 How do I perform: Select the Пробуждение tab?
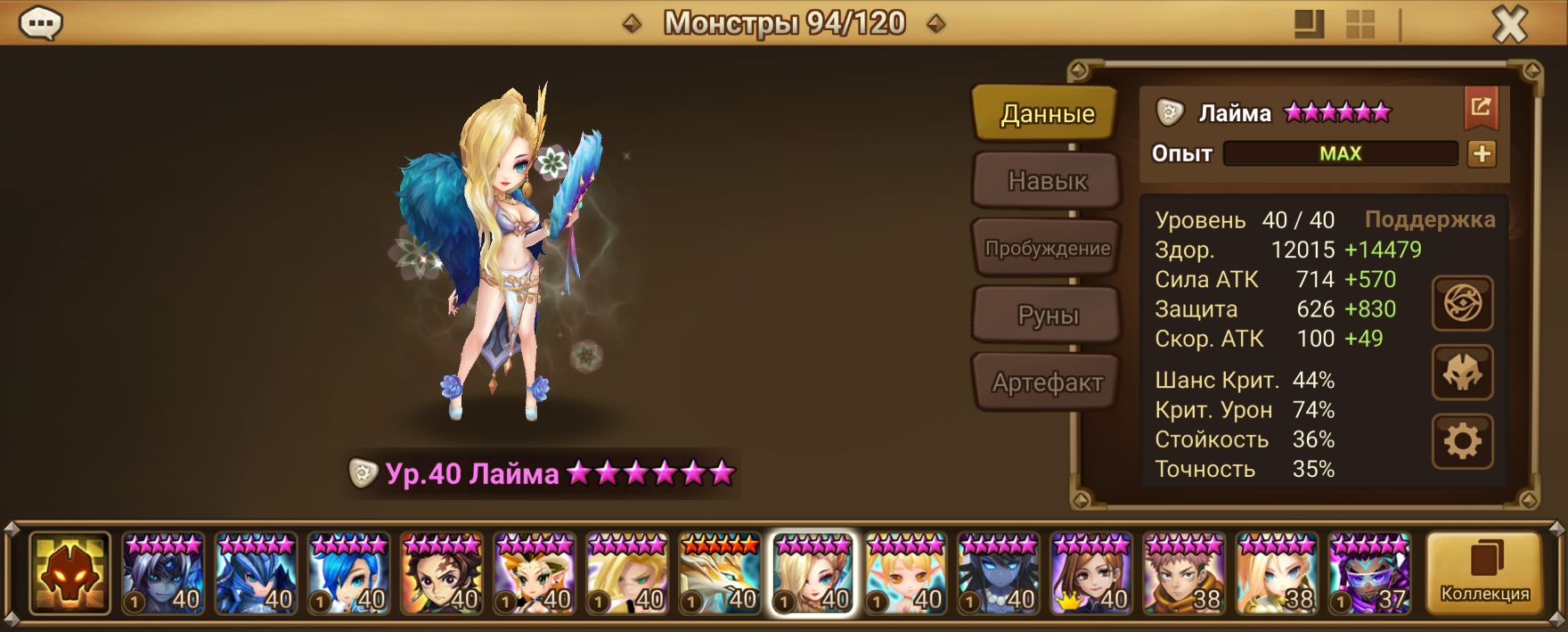tap(1046, 249)
